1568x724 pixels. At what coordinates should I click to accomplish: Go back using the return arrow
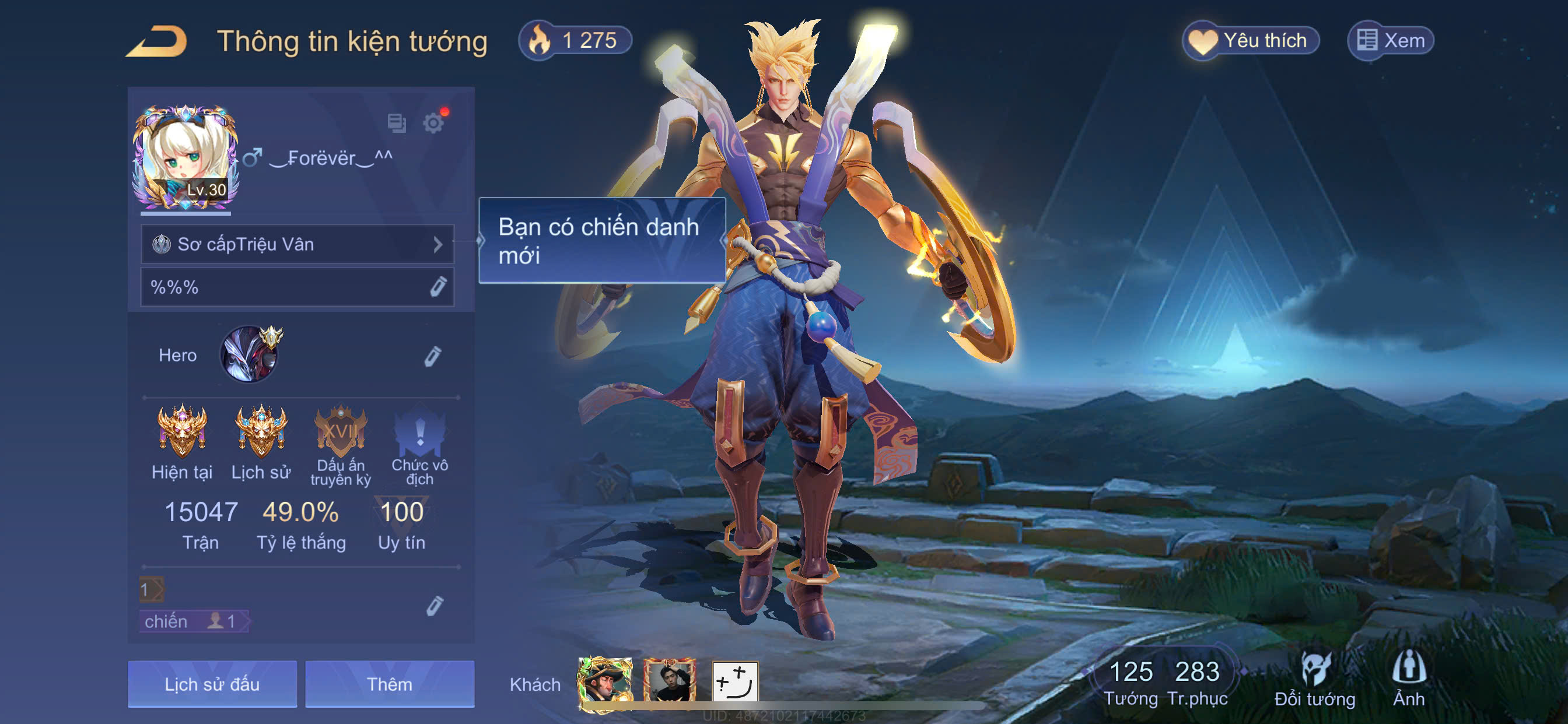[x=156, y=41]
